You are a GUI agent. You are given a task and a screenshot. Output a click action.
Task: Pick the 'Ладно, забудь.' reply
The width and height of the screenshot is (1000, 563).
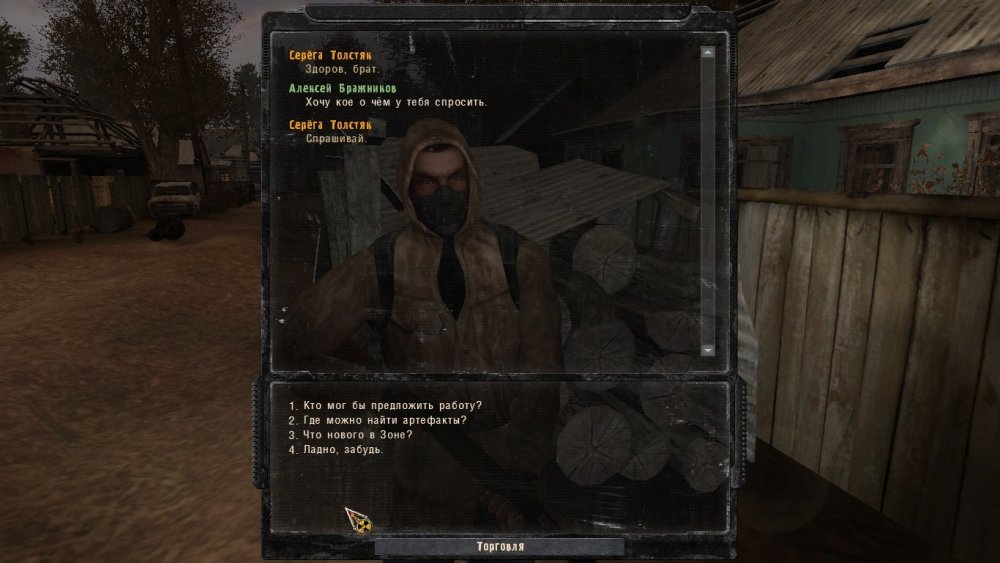point(336,450)
